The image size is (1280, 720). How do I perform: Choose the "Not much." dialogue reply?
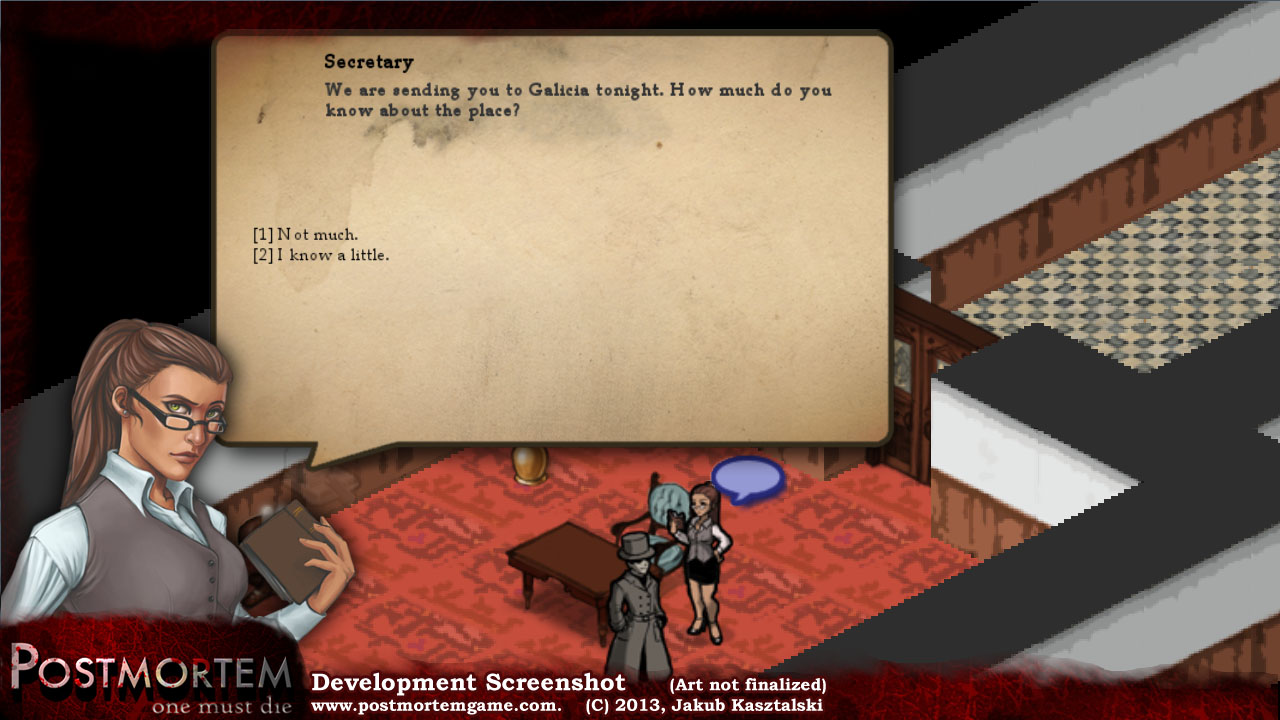coord(306,235)
